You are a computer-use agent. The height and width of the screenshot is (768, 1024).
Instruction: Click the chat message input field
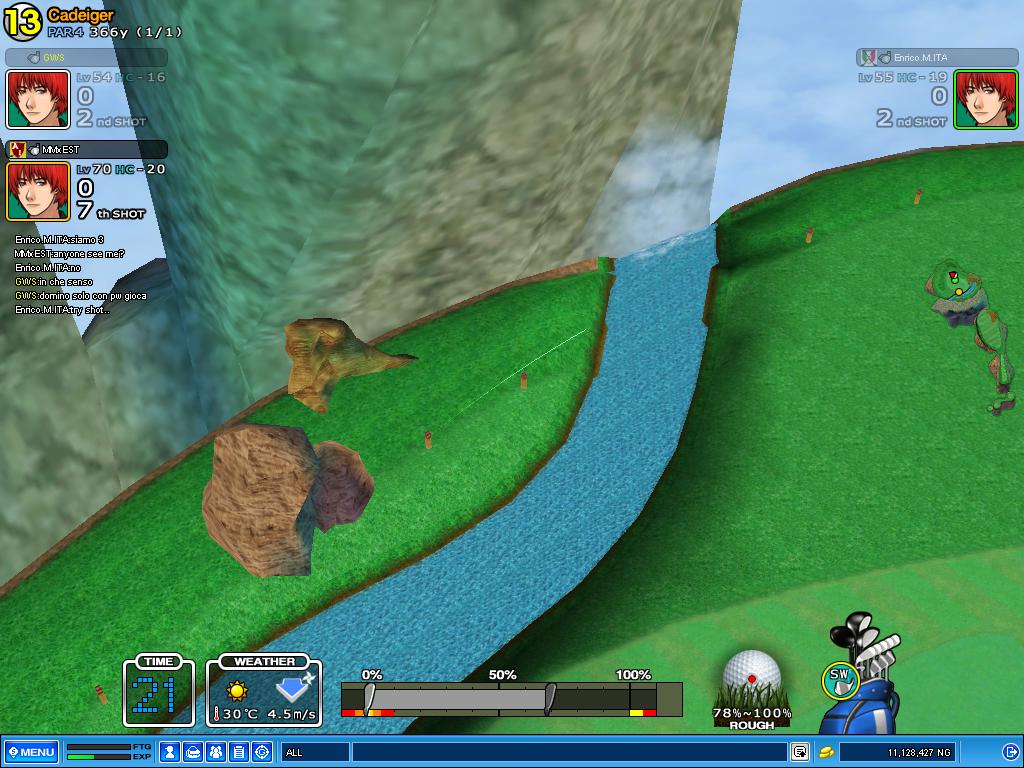click(x=568, y=752)
